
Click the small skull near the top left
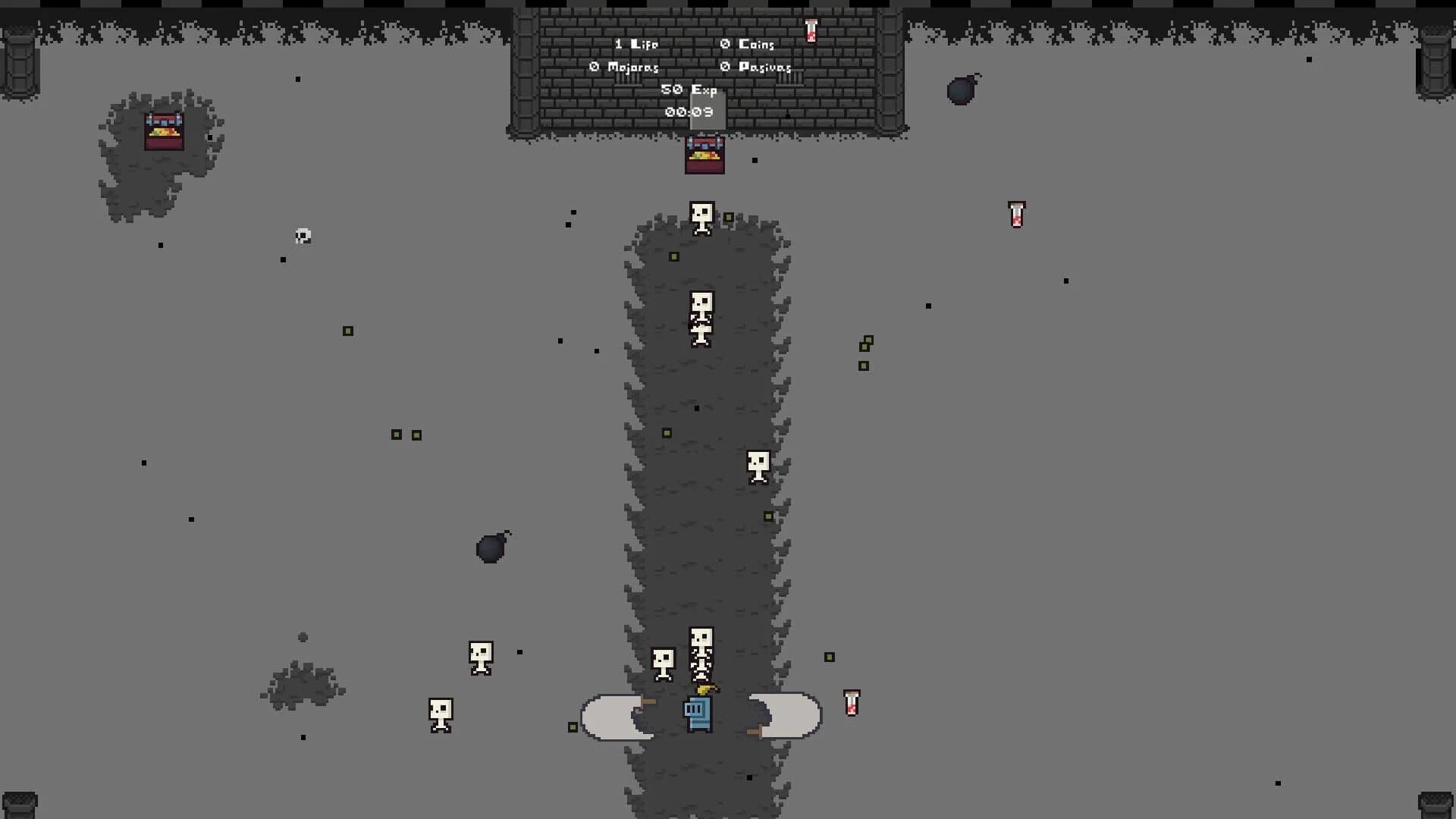302,237
